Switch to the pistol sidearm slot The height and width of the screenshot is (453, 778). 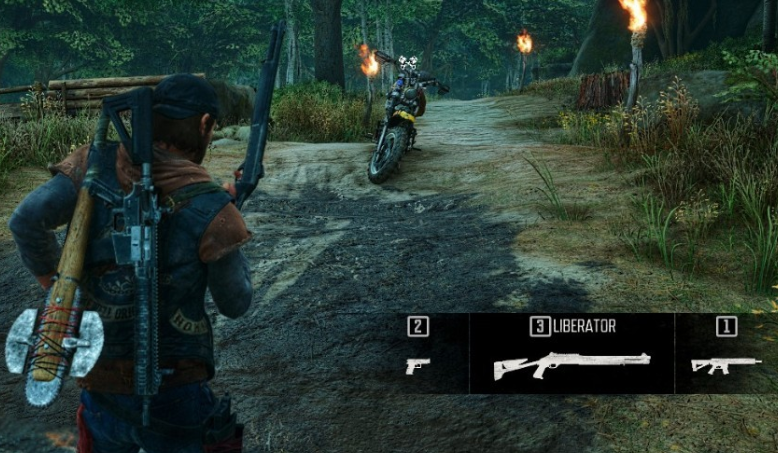click(x=418, y=365)
